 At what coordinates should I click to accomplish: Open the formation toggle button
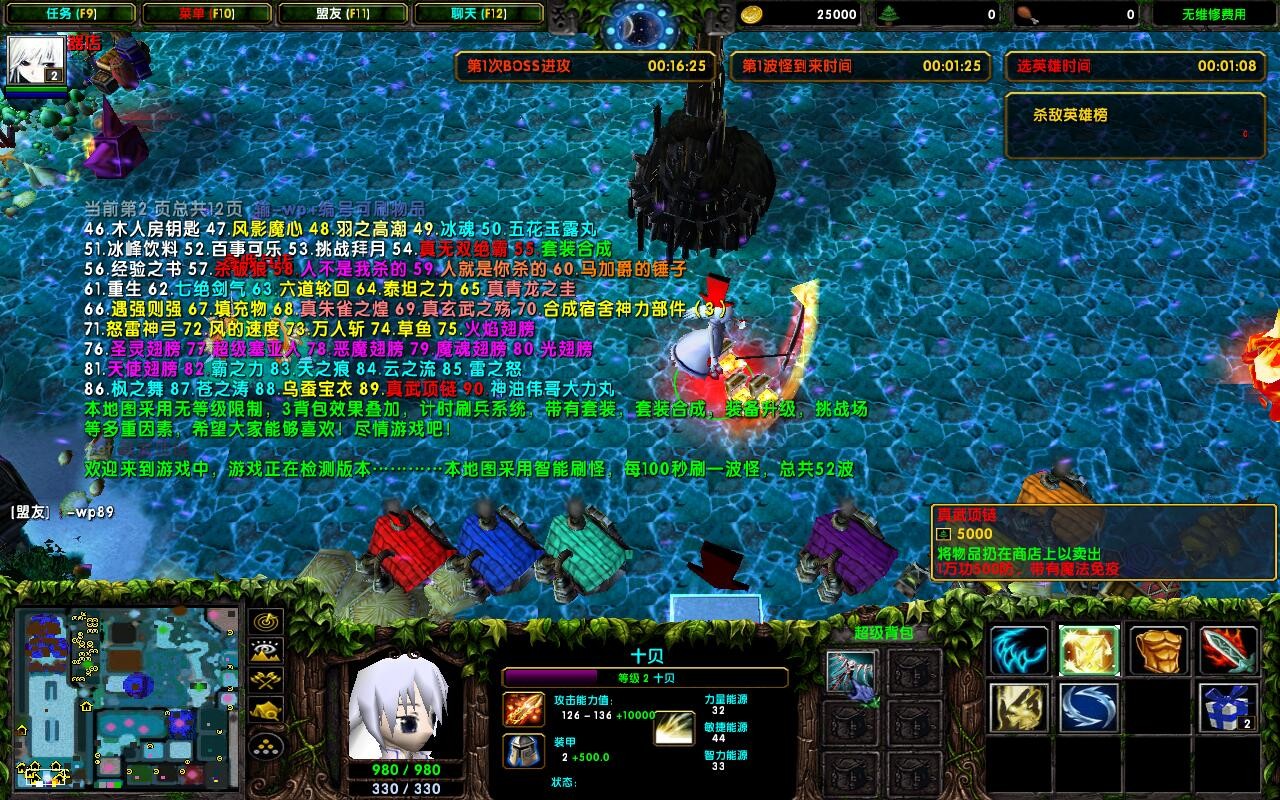pos(266,745)
